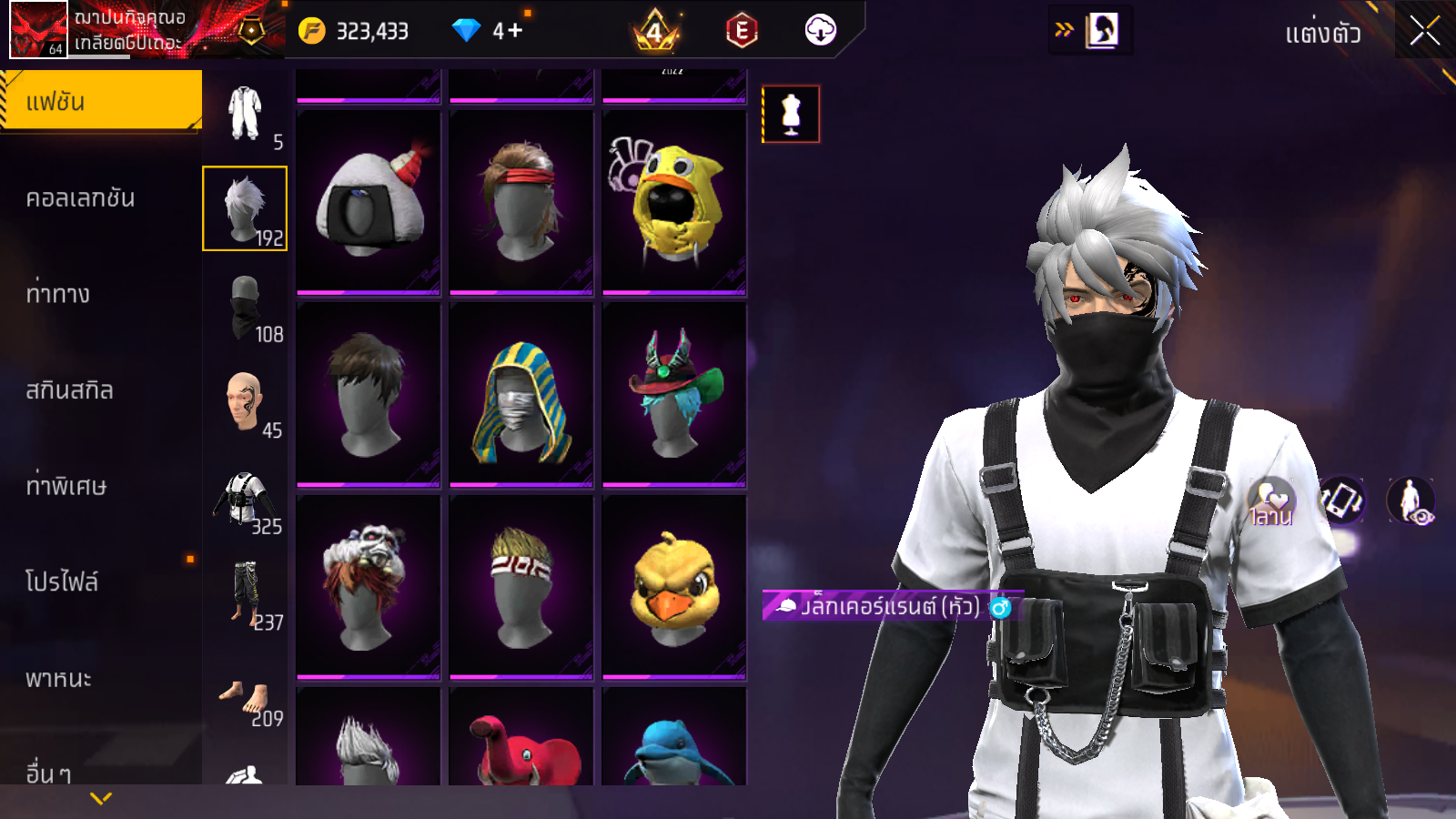
Task: Open the face paint subcategory with 45 items
Action: point(246,403)
